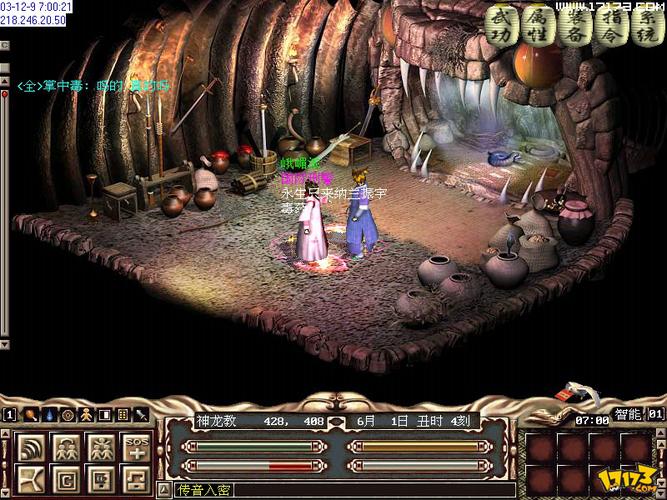Click the computer monitor button

tap(101, 479)
